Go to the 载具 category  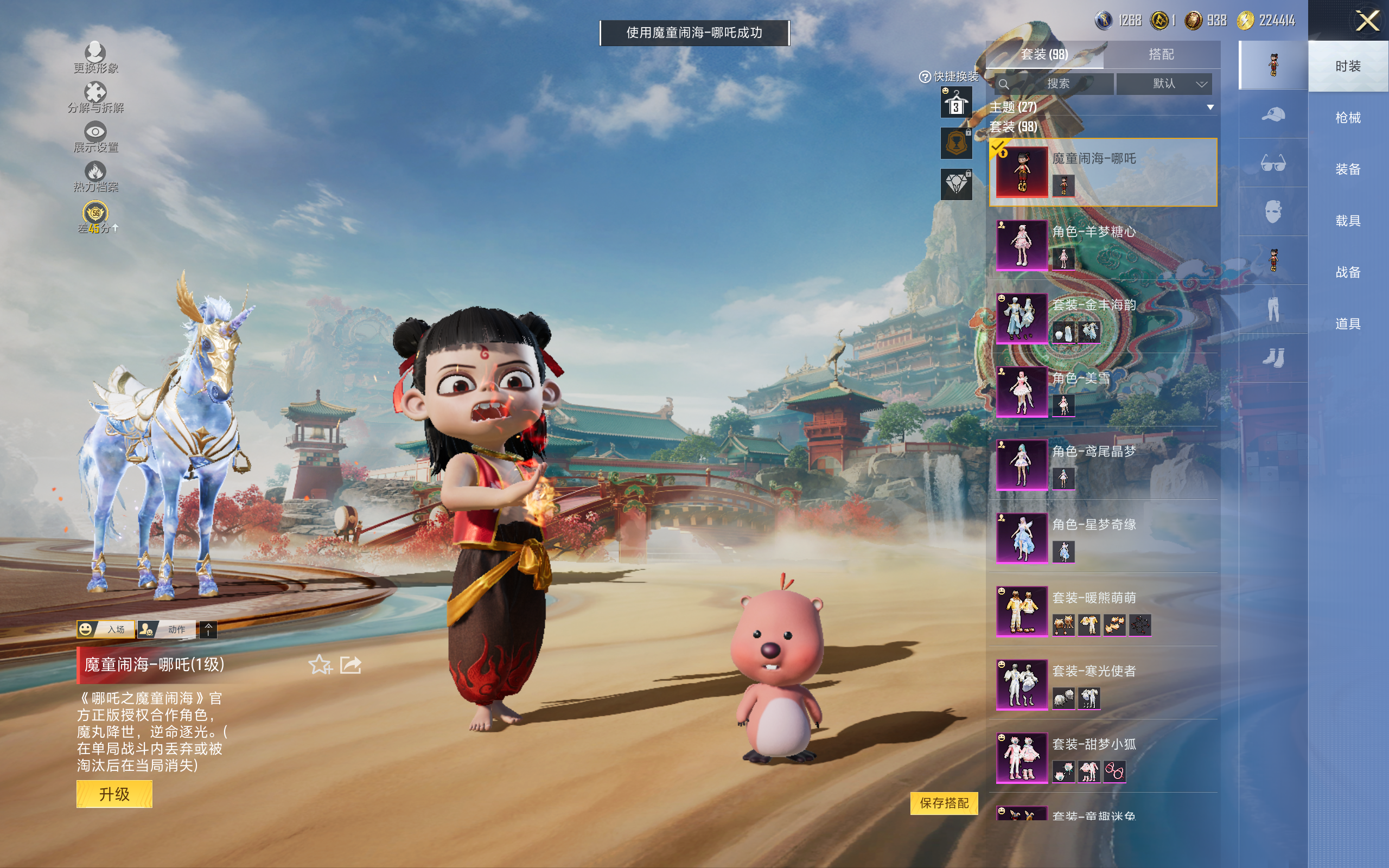tap(1347, 221)
